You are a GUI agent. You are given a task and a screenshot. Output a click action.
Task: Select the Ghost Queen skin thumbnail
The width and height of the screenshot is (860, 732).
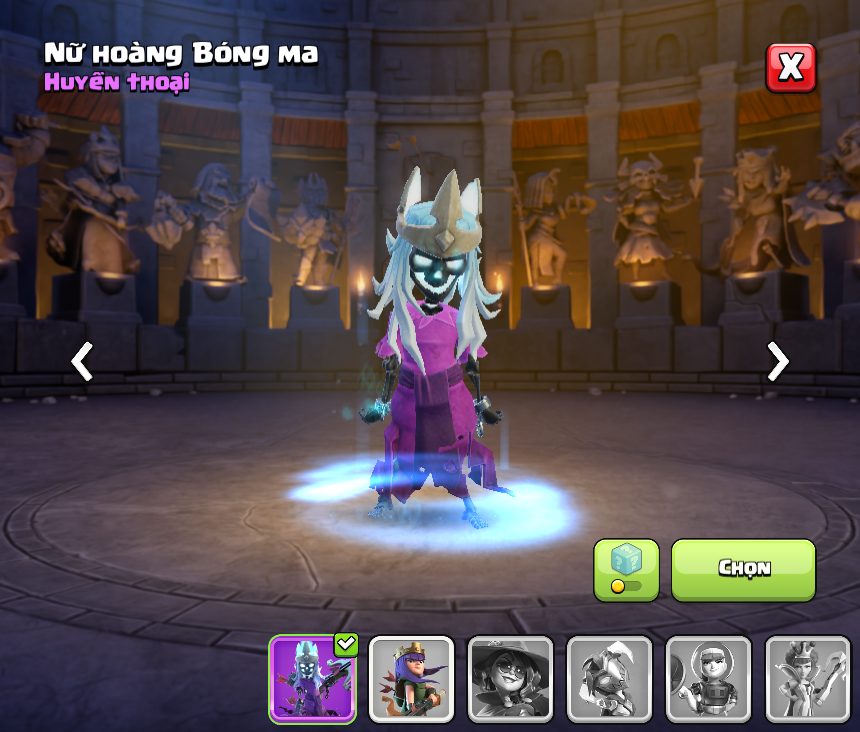(313, 679)
